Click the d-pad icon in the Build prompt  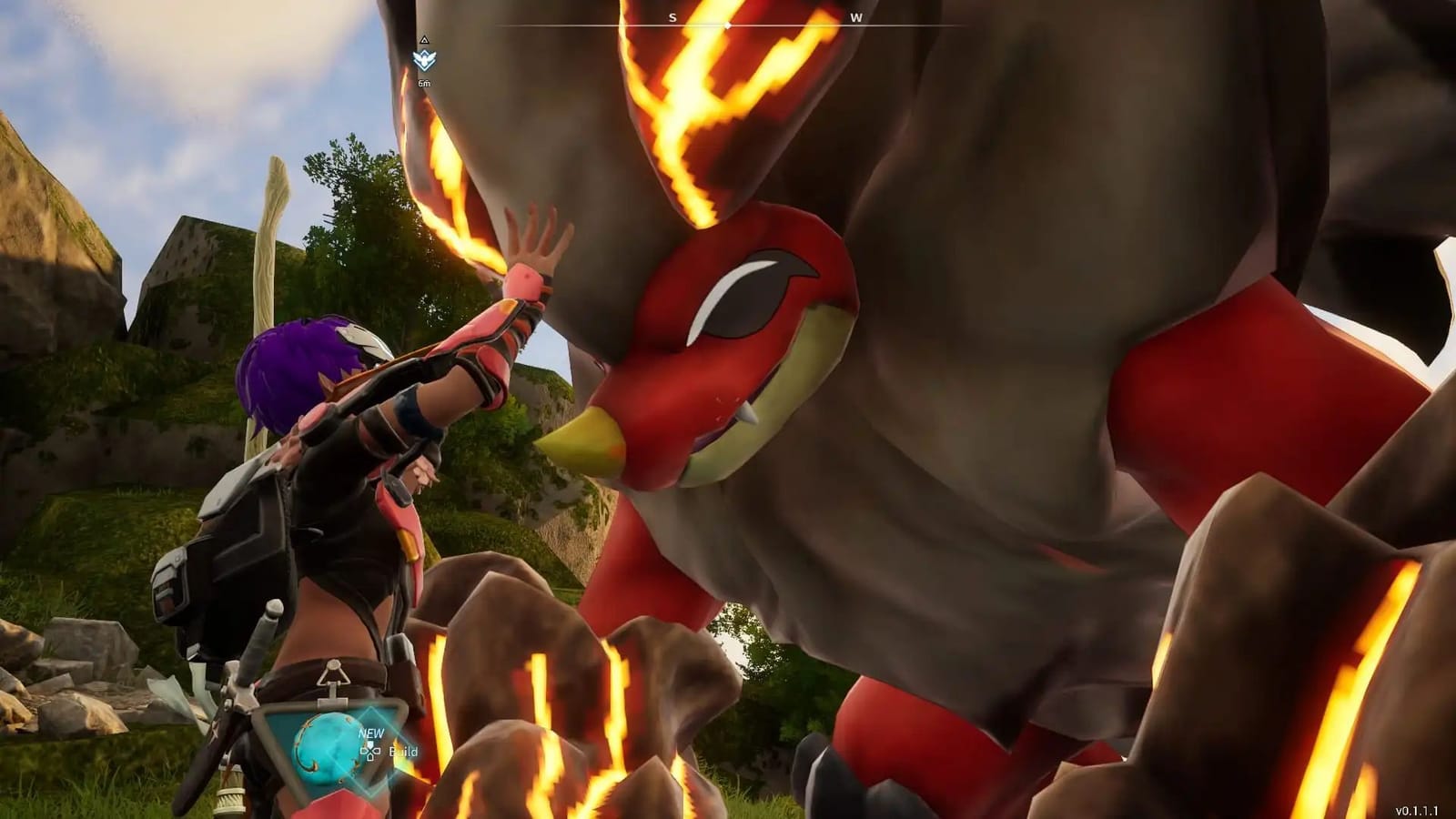click(x=371, y=753)
